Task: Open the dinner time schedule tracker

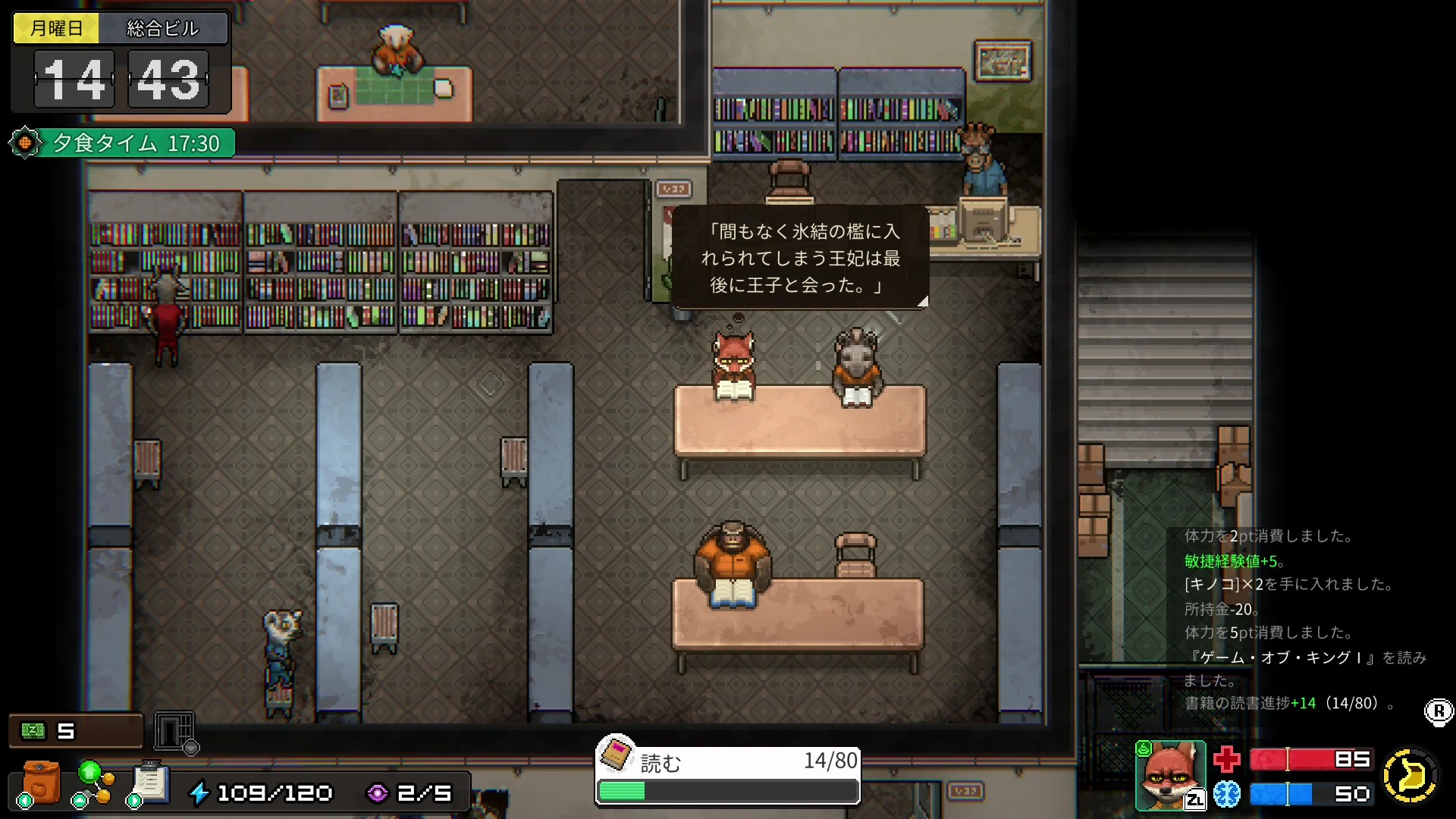Action: [x=123, y=143]
